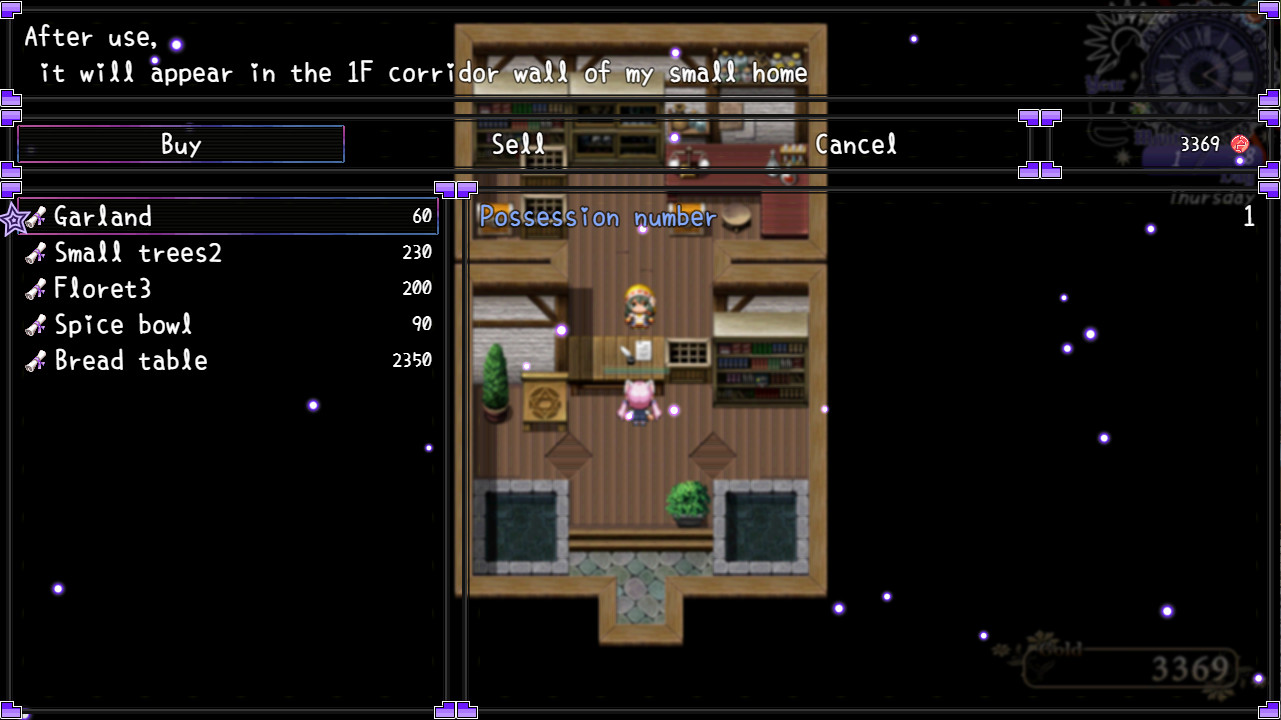Click the Possession number label
Image resolution: width=1281 pixels, height=720 pixels.
(x=596, y=217)
